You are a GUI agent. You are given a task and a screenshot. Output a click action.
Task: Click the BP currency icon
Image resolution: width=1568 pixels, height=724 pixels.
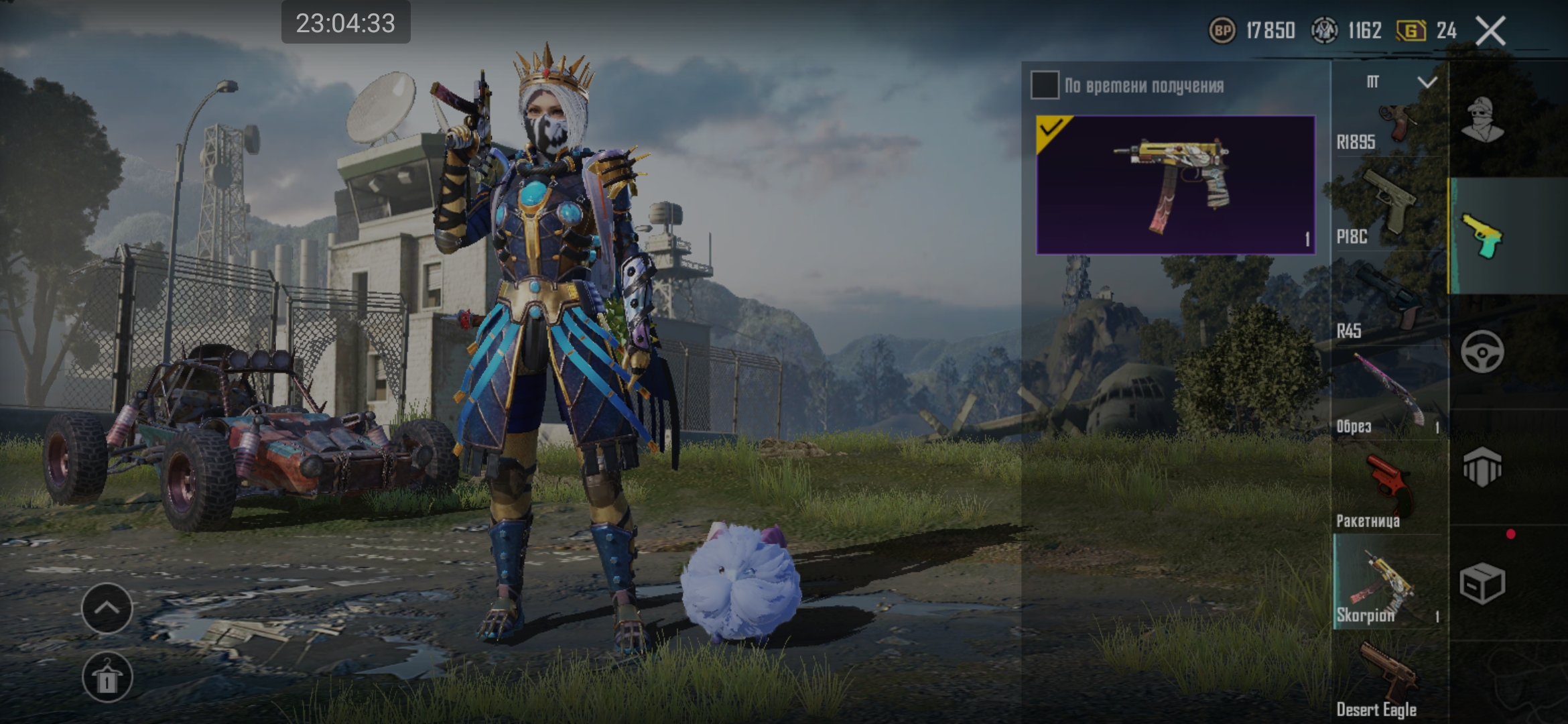tap(1222, 31)
